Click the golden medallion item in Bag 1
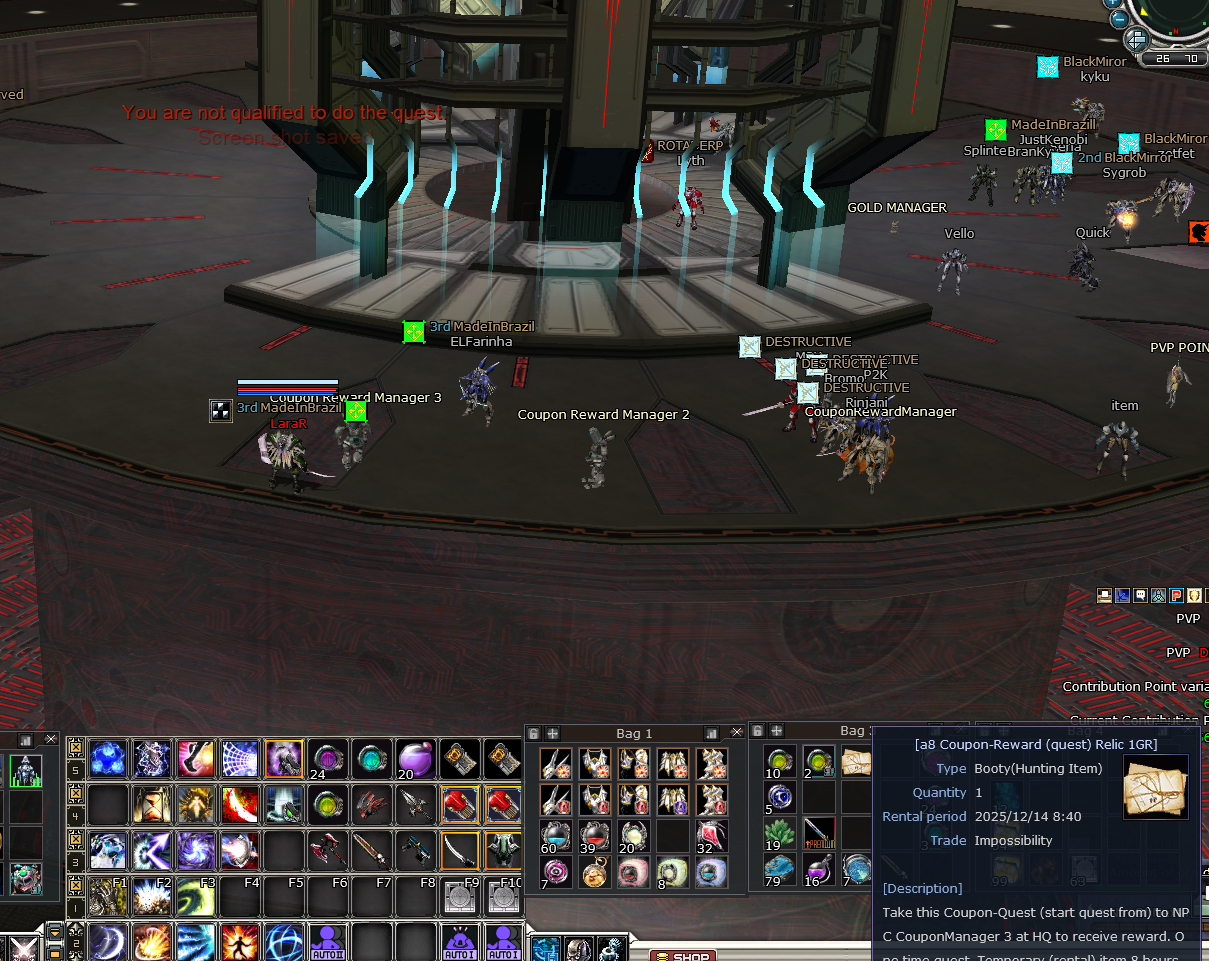 (x=595, y=872)
